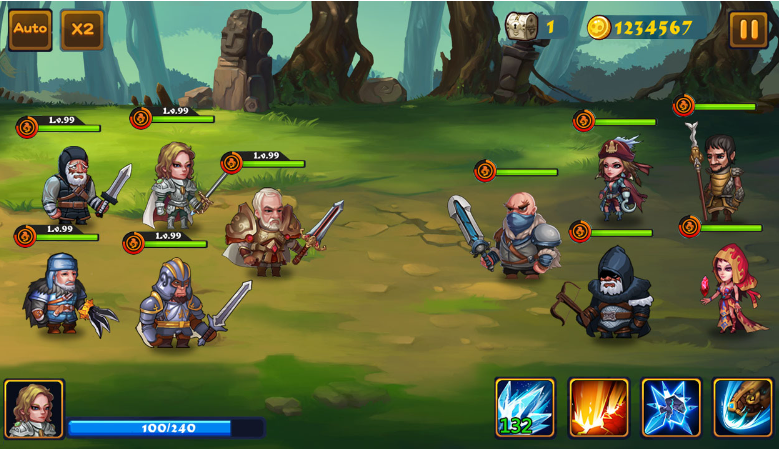
Task: Use the blue frost crystal skill
Action: point(671,407)
